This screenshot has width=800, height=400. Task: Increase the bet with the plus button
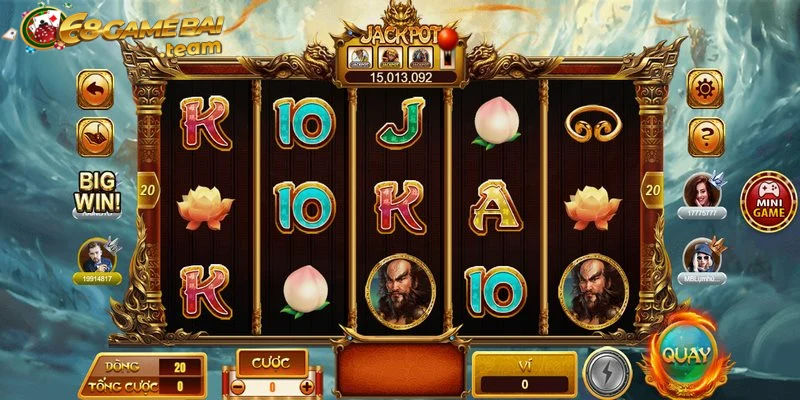tap(306, 386)
